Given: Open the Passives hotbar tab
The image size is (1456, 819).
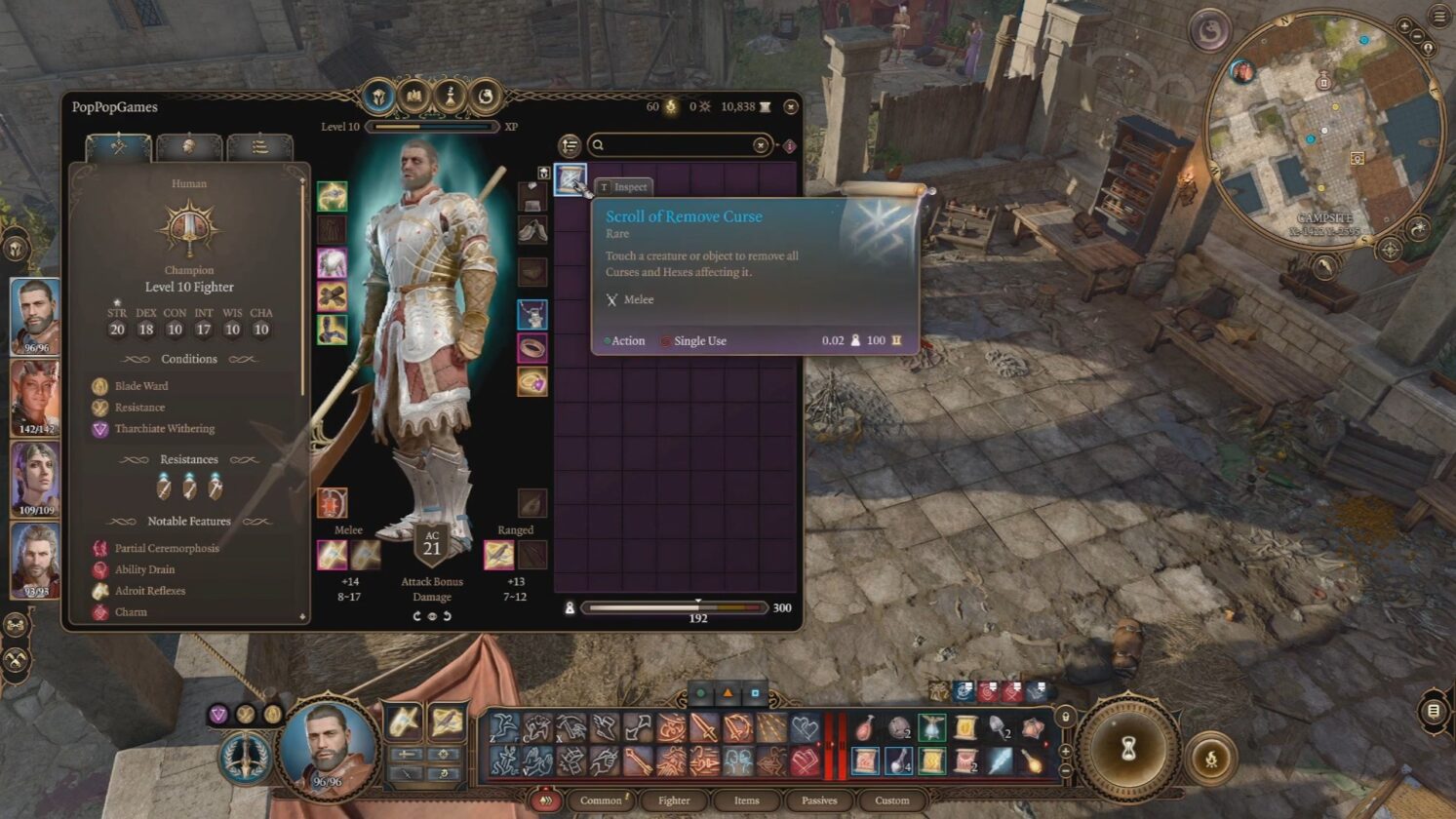Looking at the screenshot, I should point(819,800).
